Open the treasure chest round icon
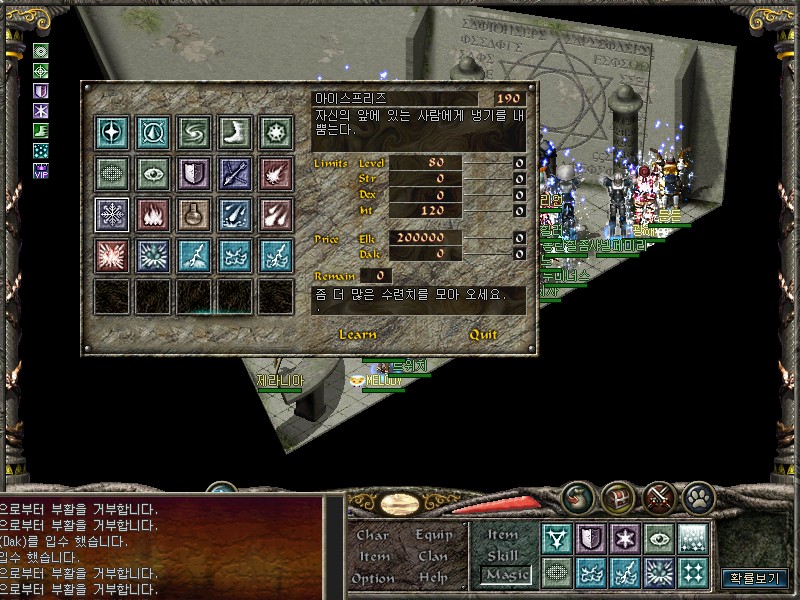Image resolution: width=800 pixels, height=600 pixels. [618, 495]
